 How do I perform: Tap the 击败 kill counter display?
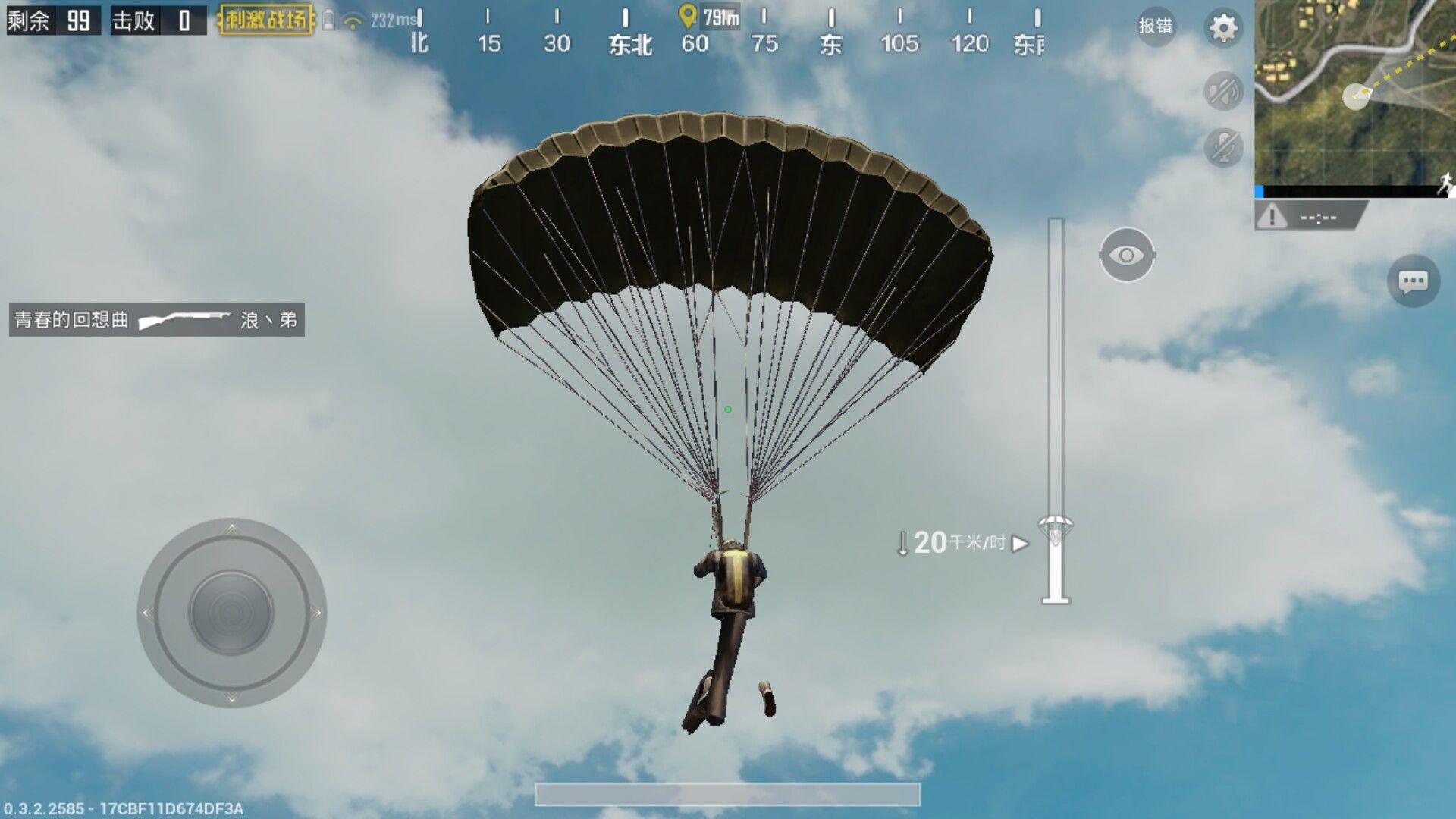[158, 21]
